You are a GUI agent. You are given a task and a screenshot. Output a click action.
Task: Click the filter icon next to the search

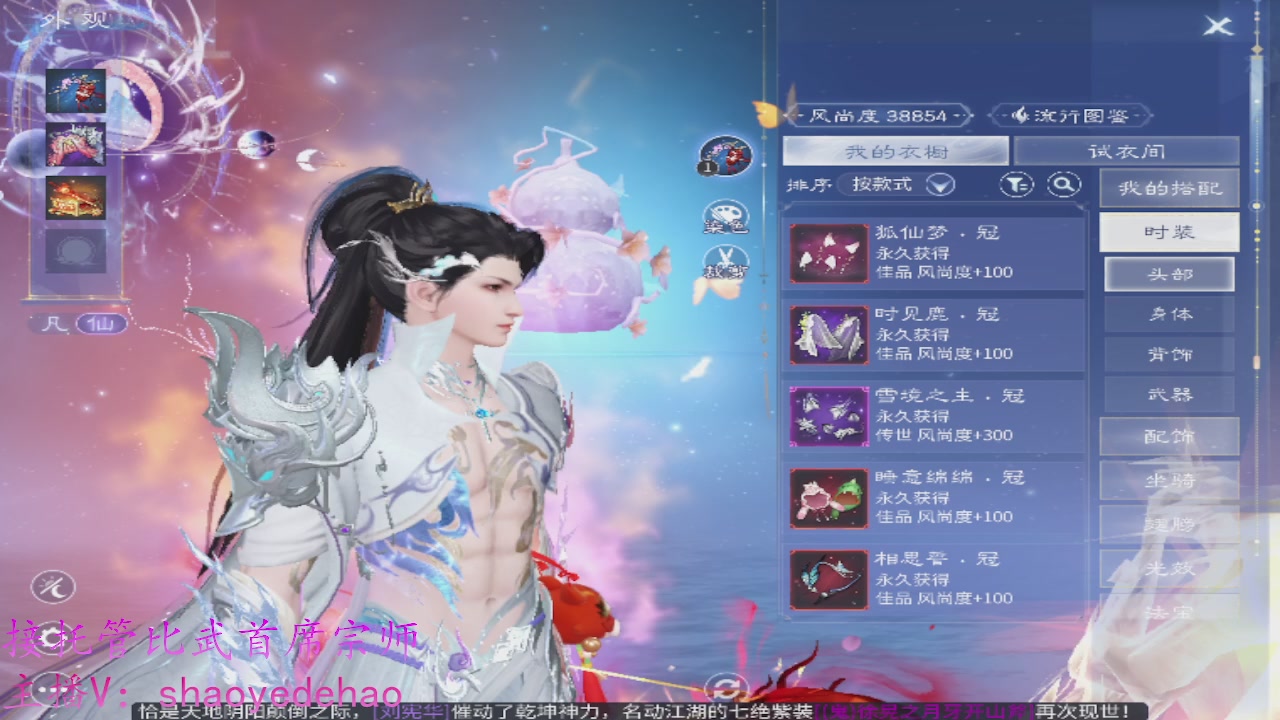[1016, 186]
